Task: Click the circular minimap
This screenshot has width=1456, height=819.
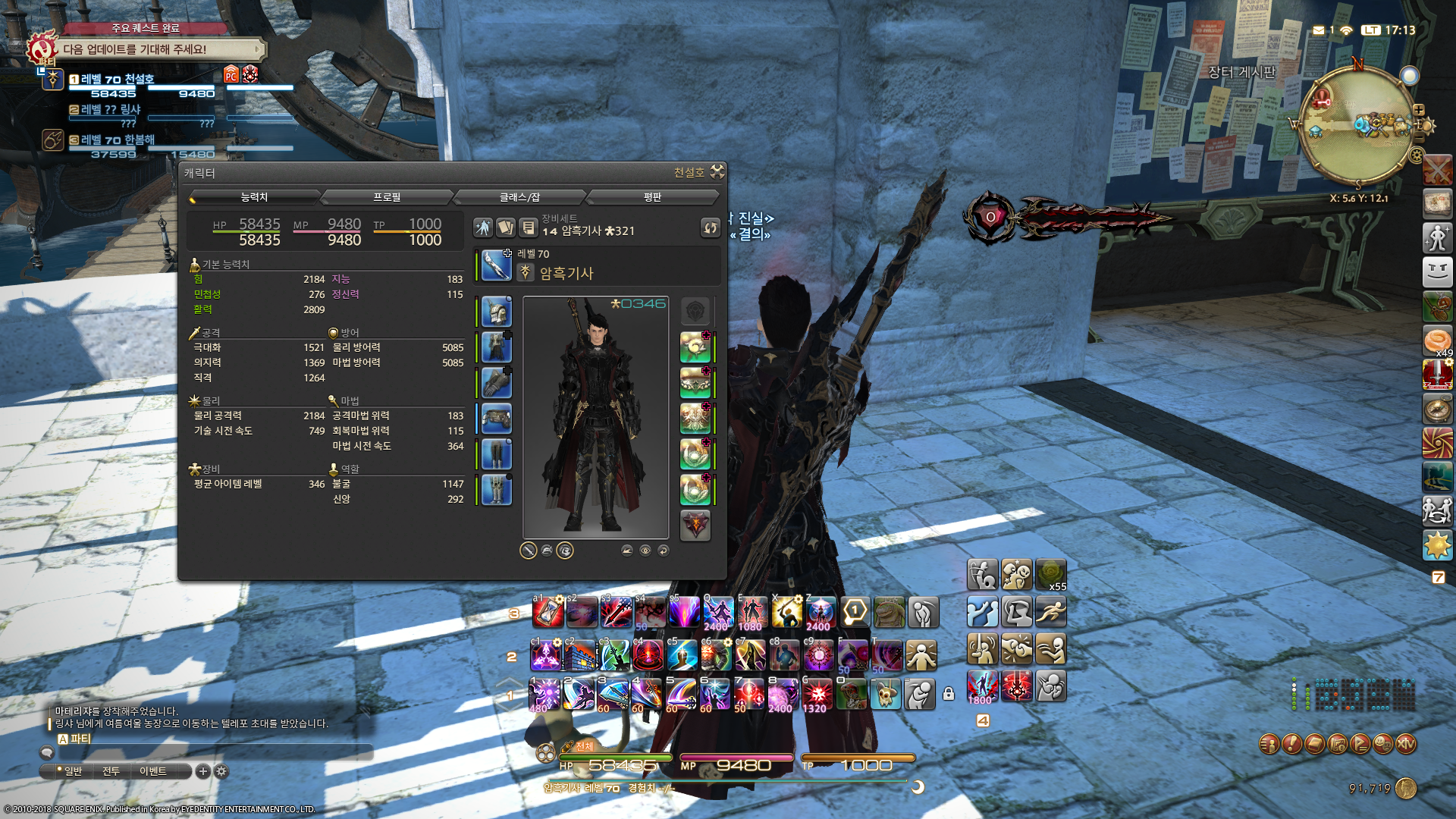Action: click(x=1357, y=126)
